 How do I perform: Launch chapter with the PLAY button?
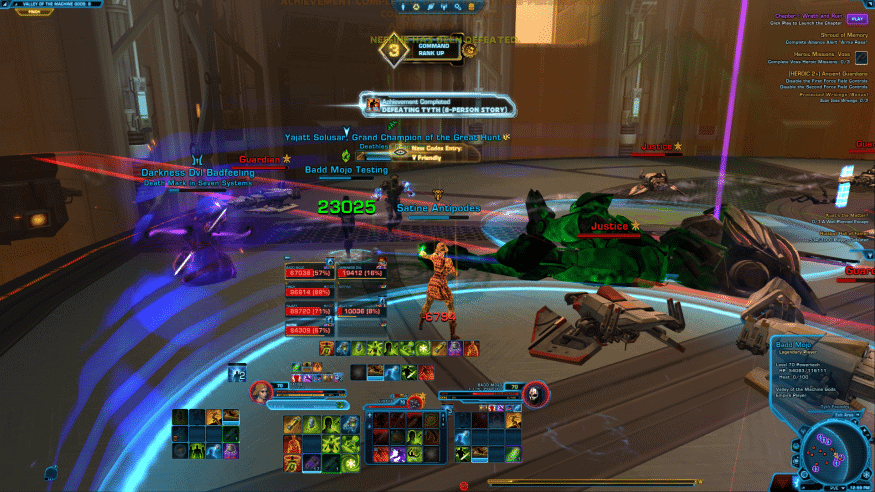coord(857,18)
